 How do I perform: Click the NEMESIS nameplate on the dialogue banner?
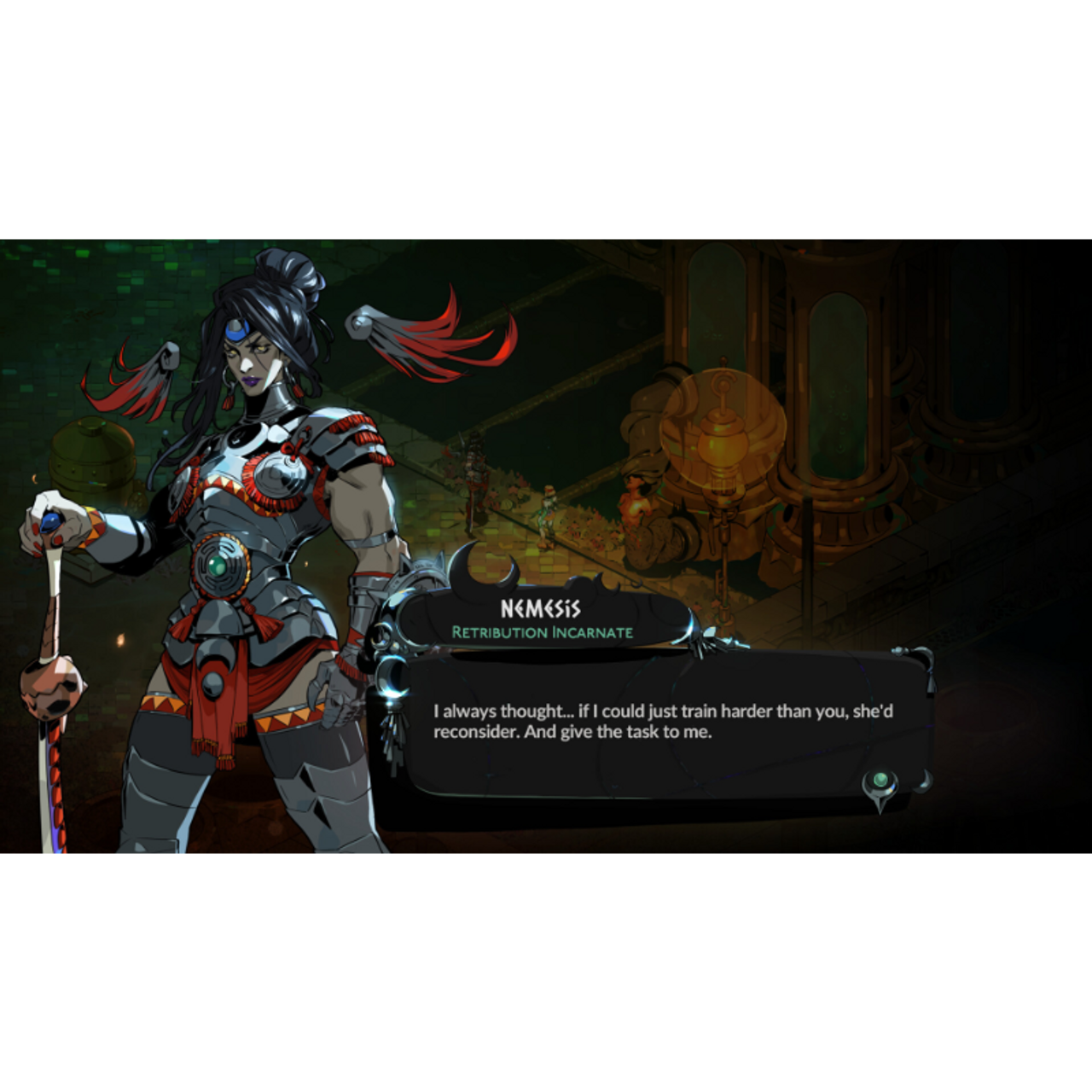pyautogui.click(x=540, y=608)
